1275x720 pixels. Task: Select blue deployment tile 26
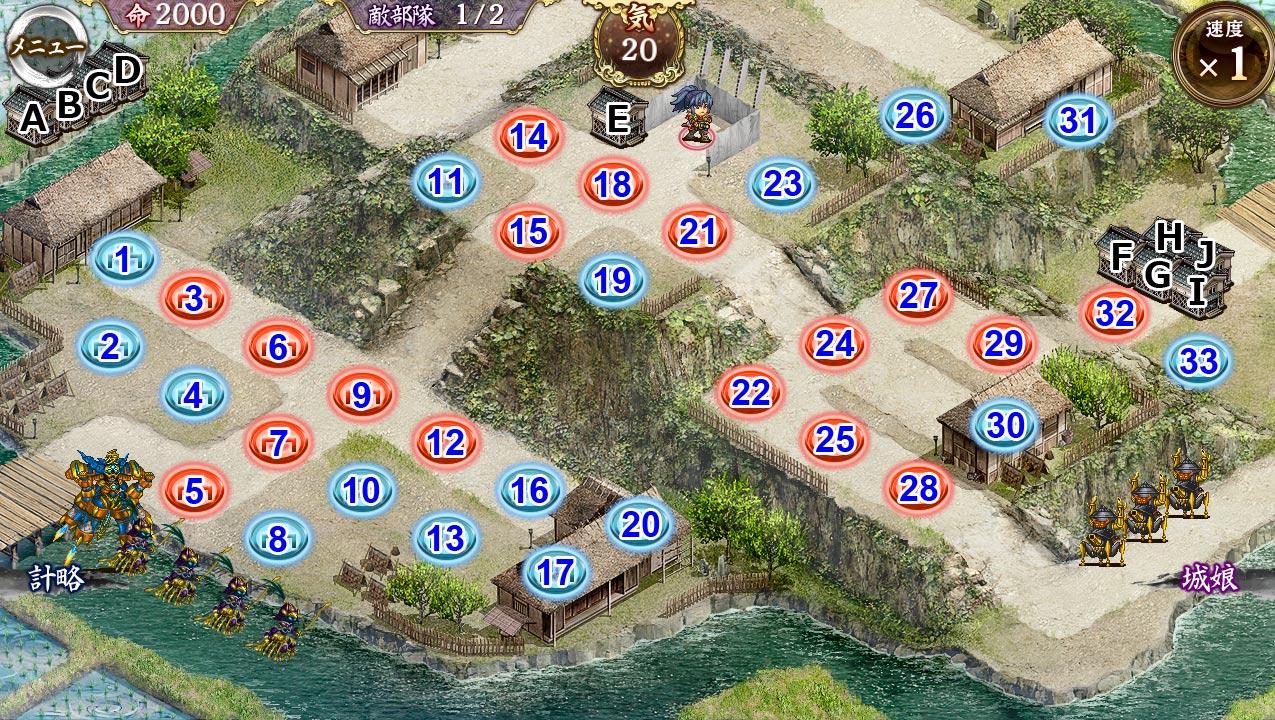tap(915, 117)
